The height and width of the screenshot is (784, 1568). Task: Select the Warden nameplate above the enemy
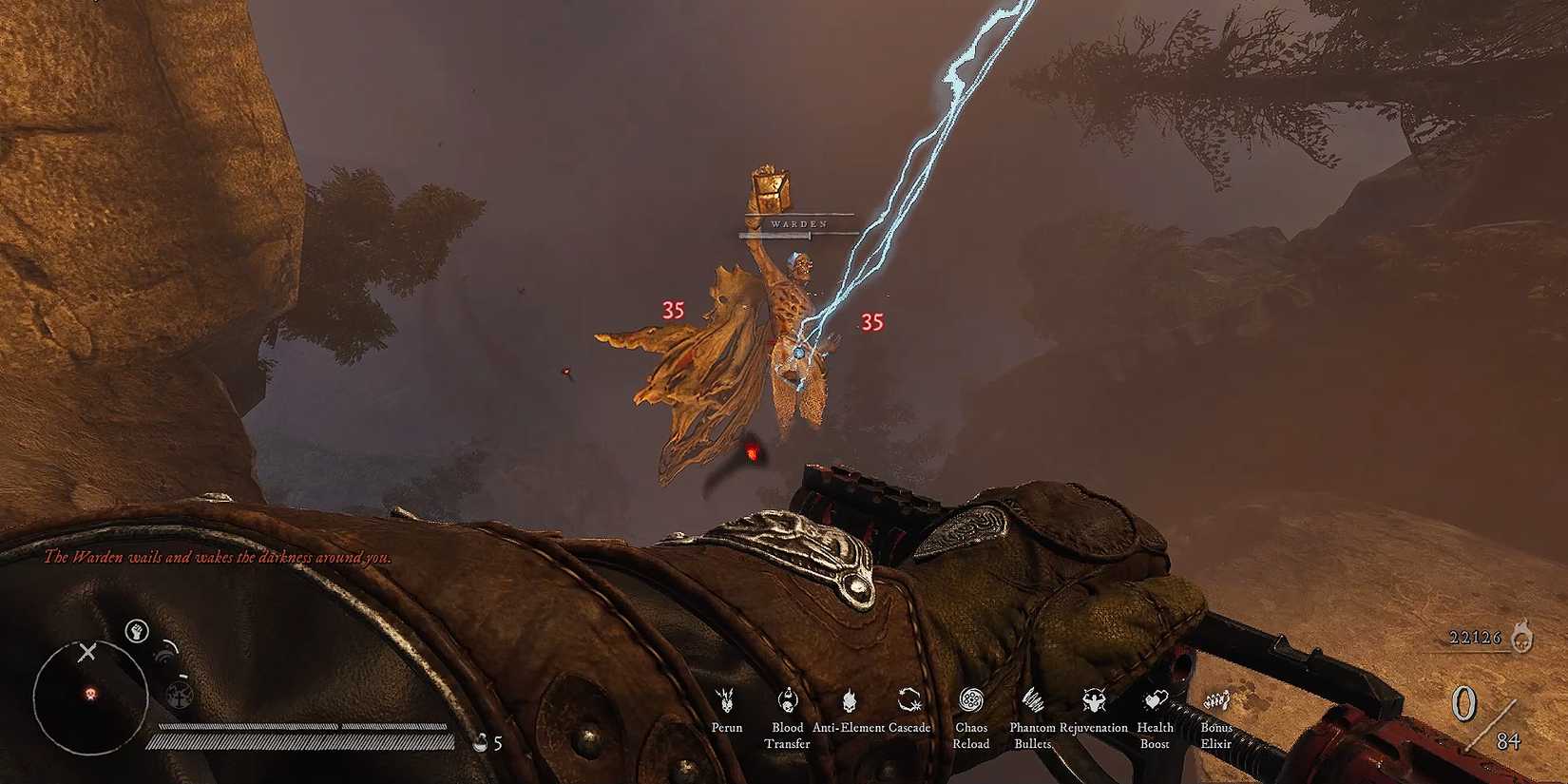coord(801,222)
